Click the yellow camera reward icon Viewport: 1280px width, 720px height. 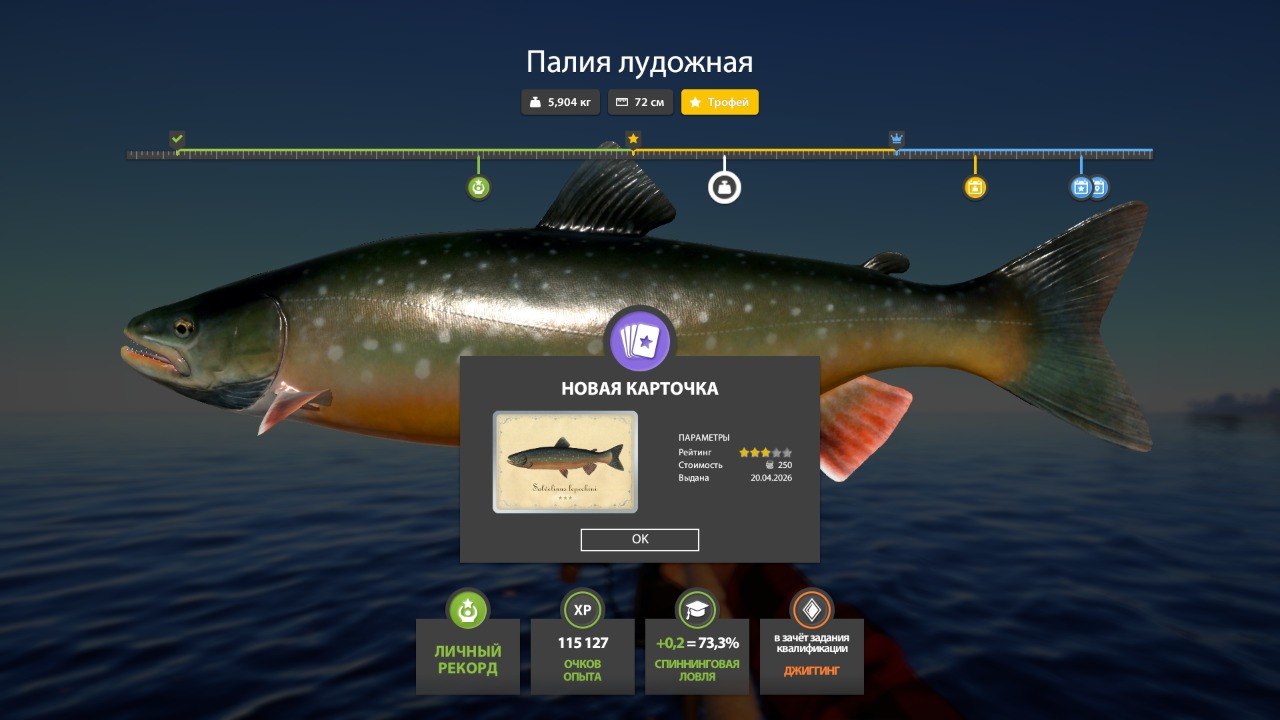pyautogui.click(x=975, y=185)
